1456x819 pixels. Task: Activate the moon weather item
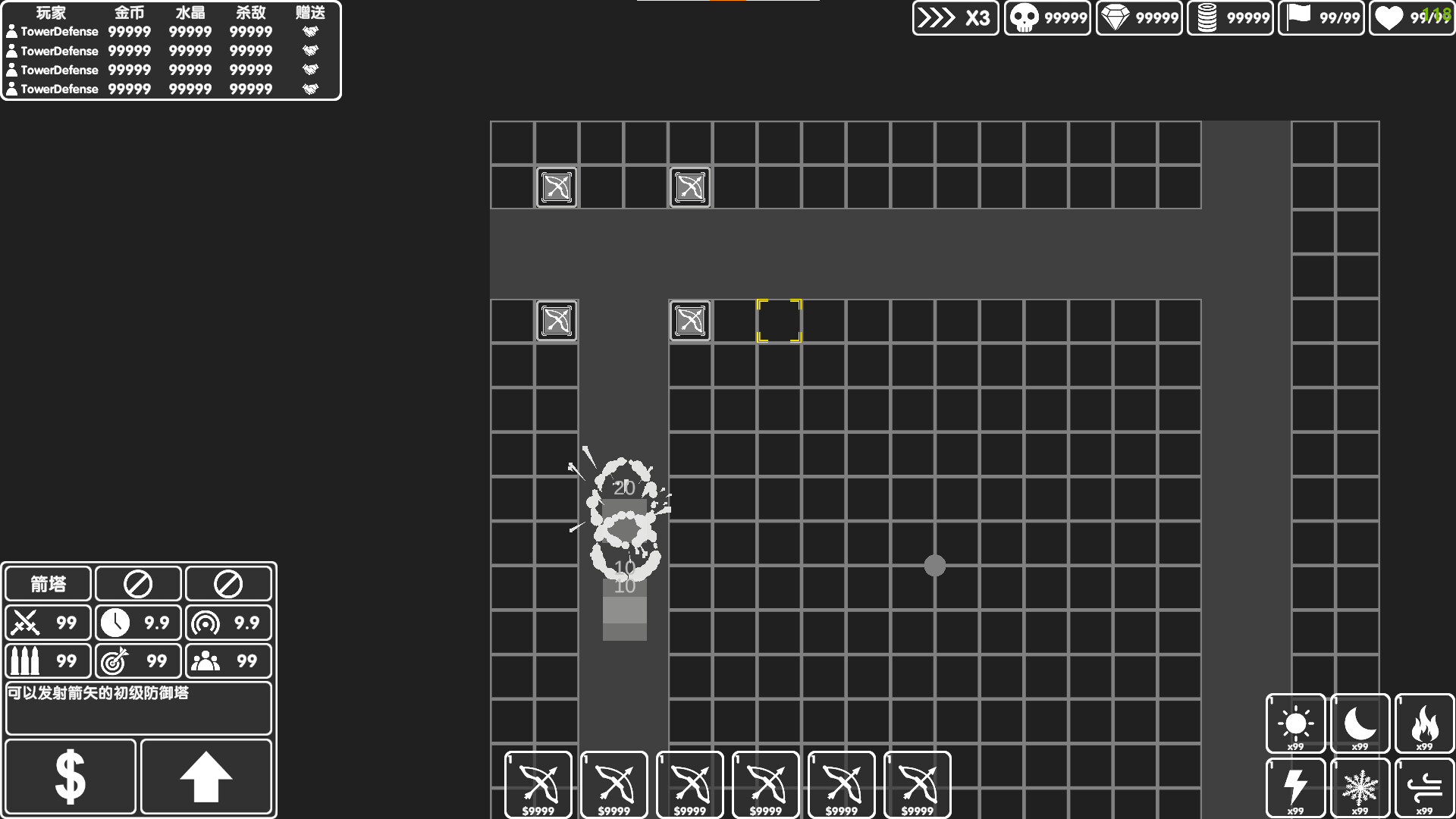click(1359, 723)
